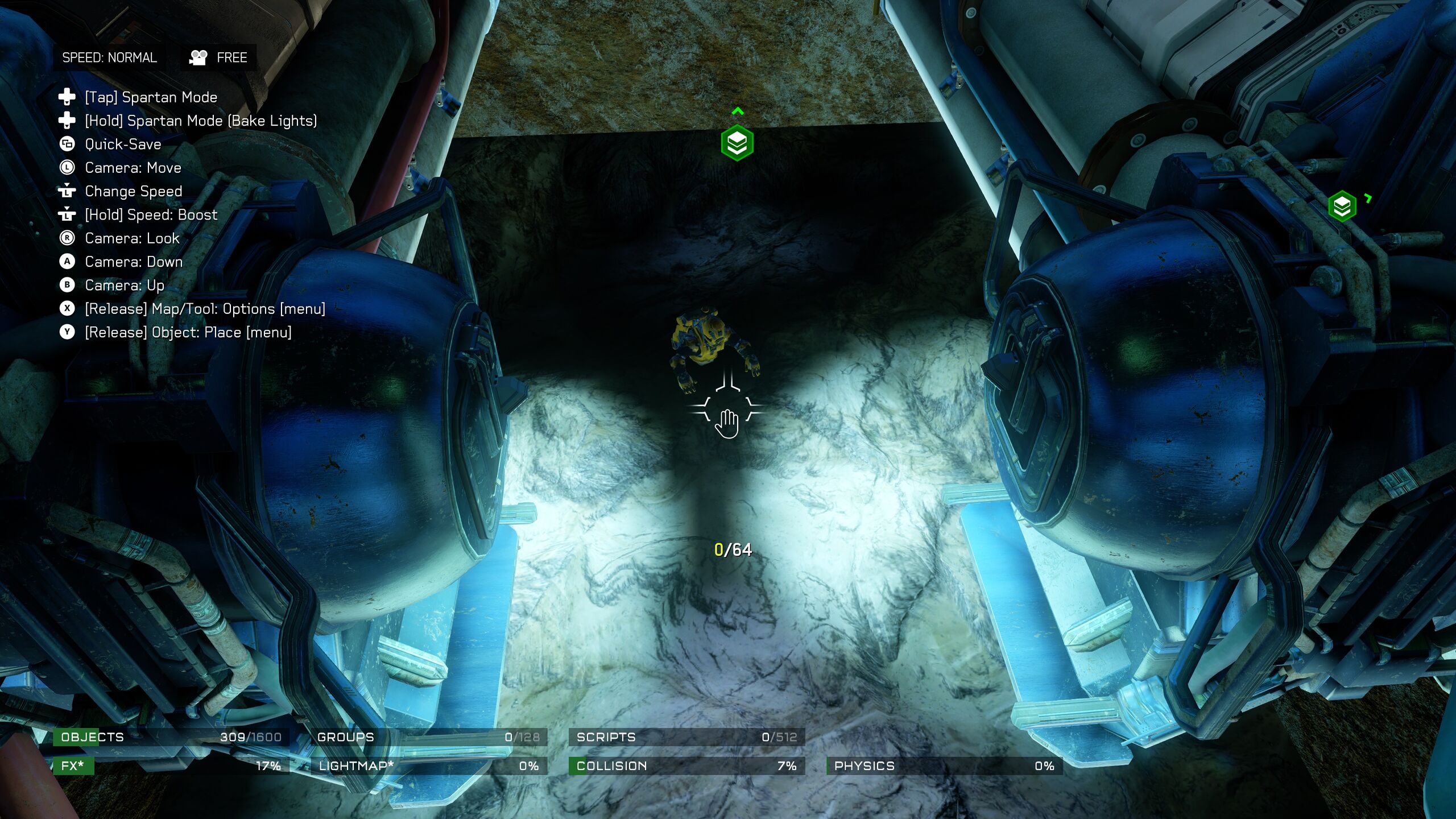Viewport: 1456px width, 819px height.
Task: Select the green object marker above the Spartan
Action: coord(737,143)
